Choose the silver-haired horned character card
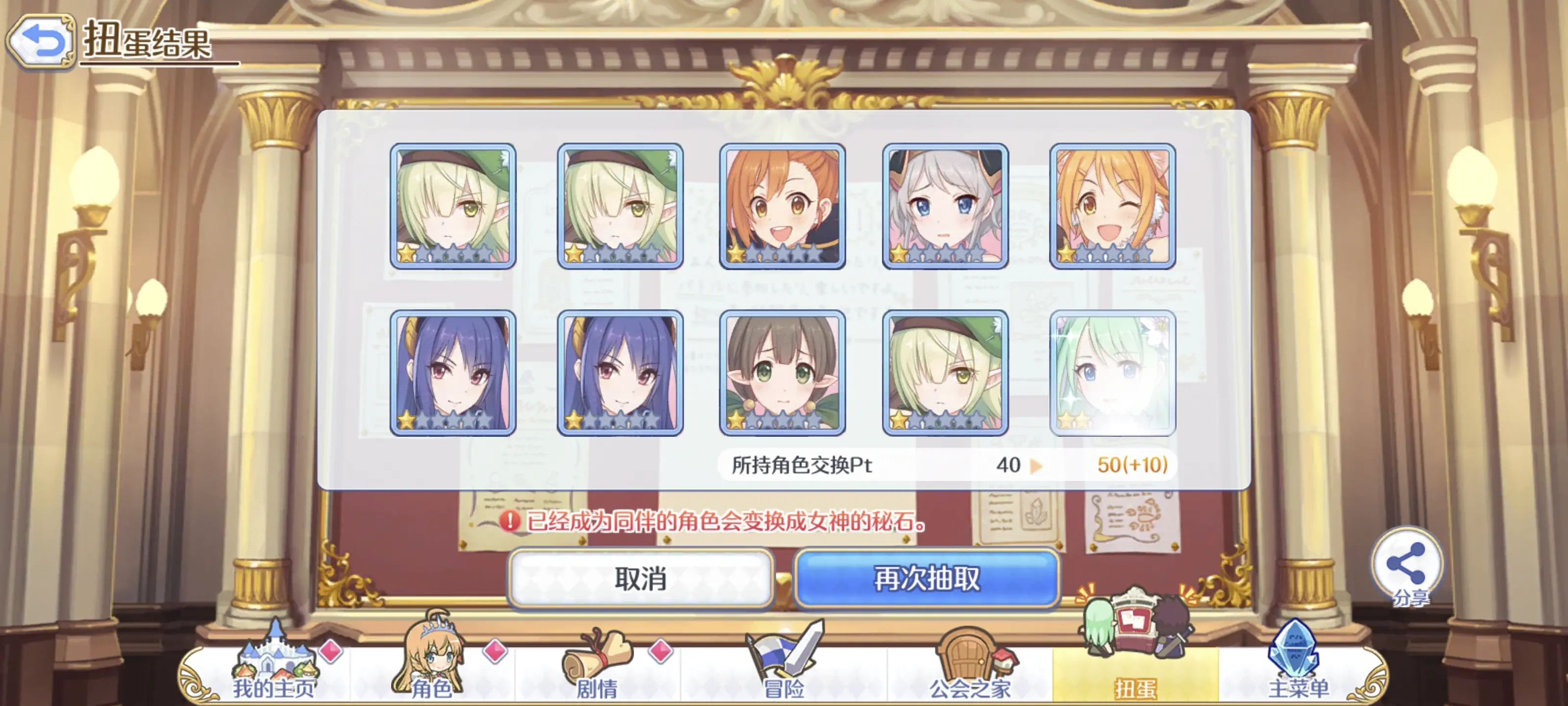1568x706 pixels. 945,206
